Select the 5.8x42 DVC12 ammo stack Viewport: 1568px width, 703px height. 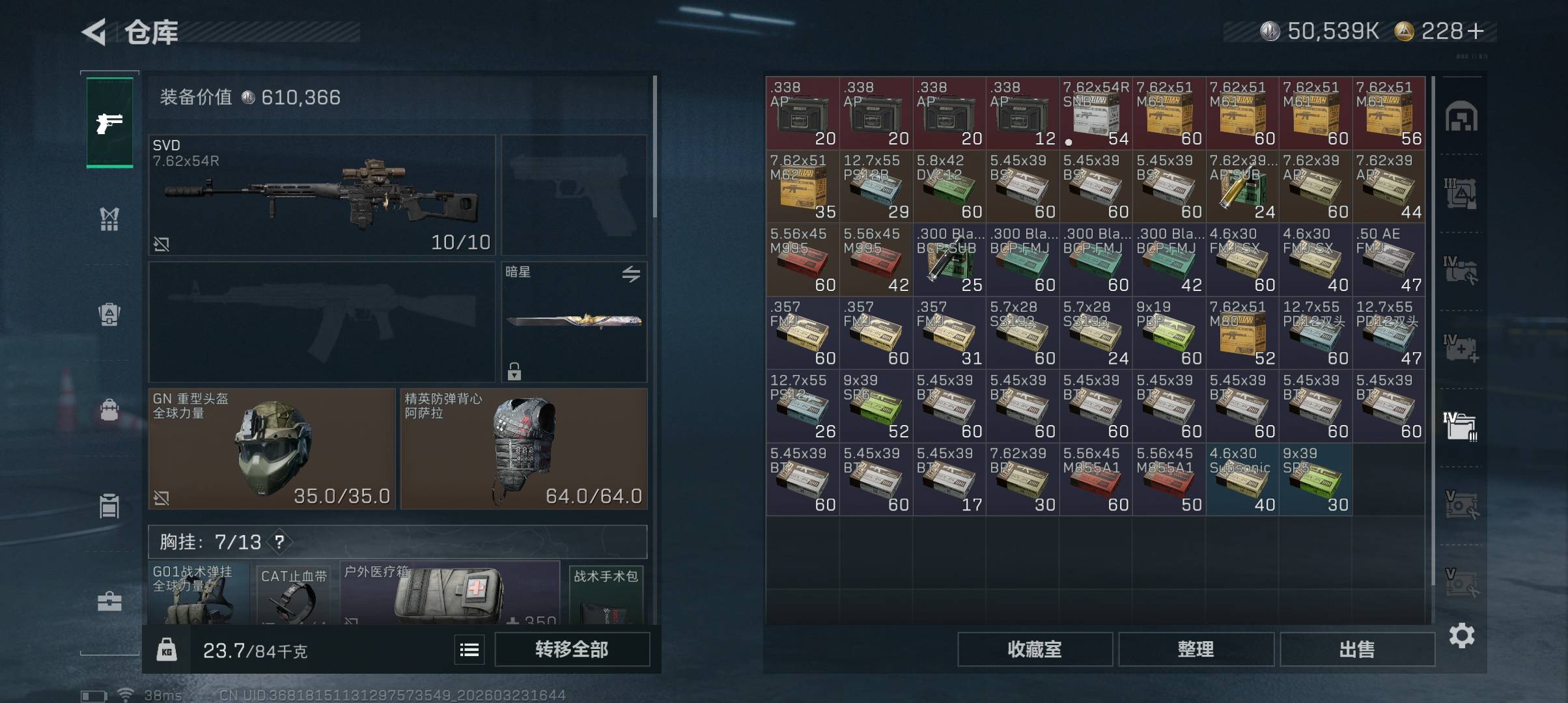(x=949, y=186)
